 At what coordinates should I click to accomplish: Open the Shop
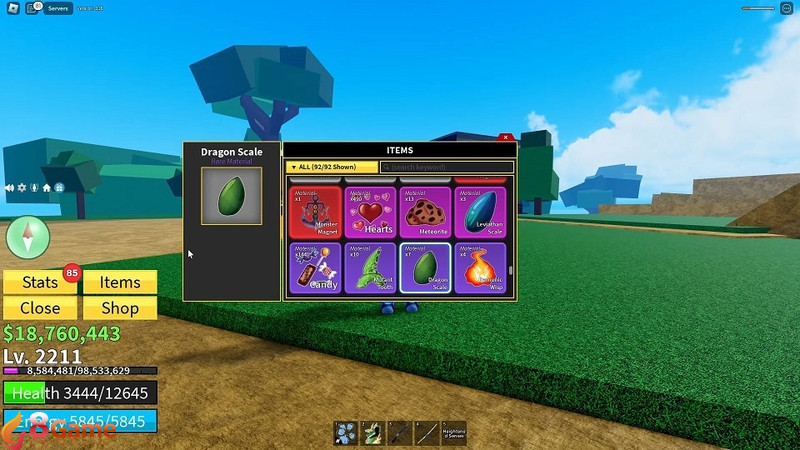[120, 308]
